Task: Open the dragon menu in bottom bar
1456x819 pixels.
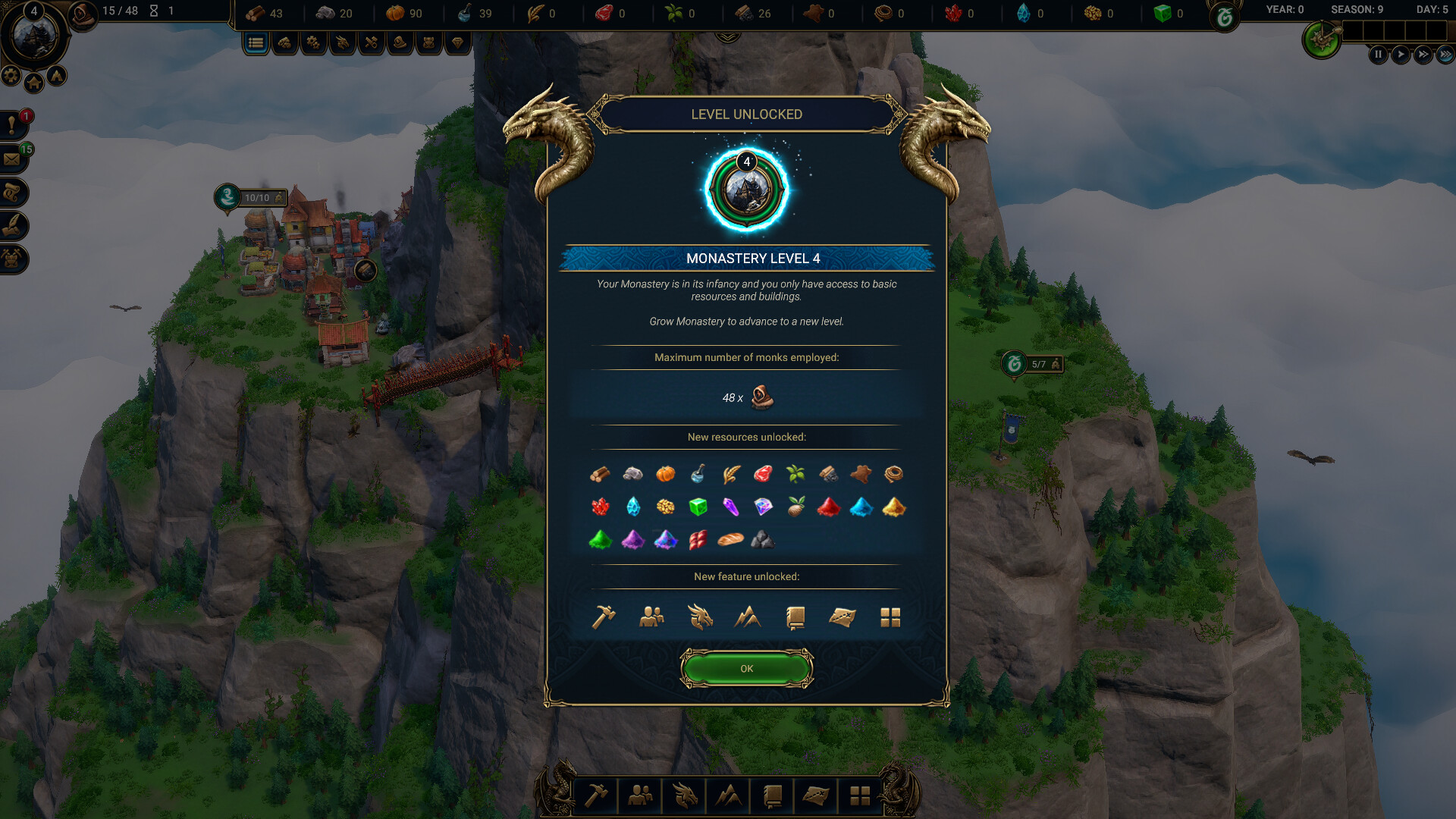Action: 684,795
